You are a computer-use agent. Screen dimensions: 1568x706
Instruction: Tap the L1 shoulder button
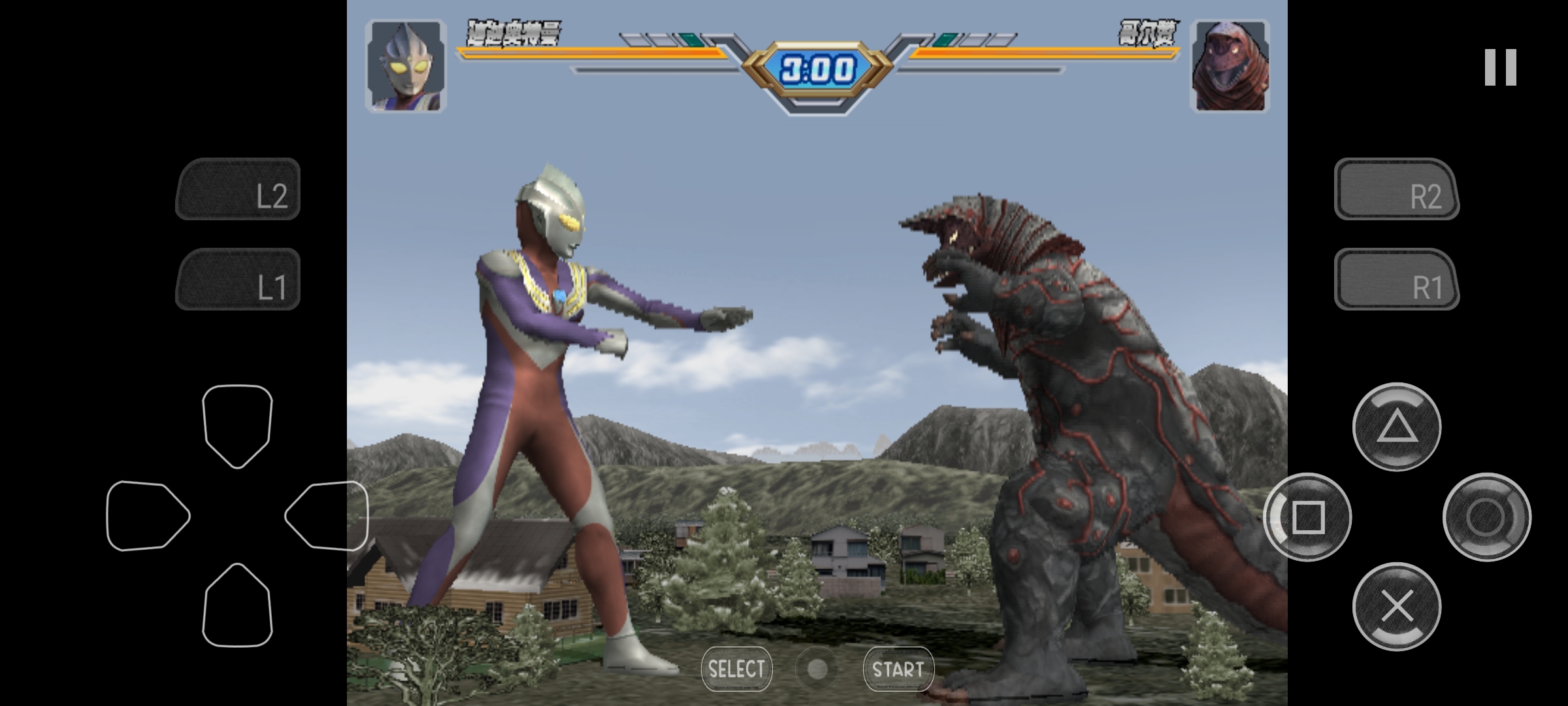coord(238,280)
